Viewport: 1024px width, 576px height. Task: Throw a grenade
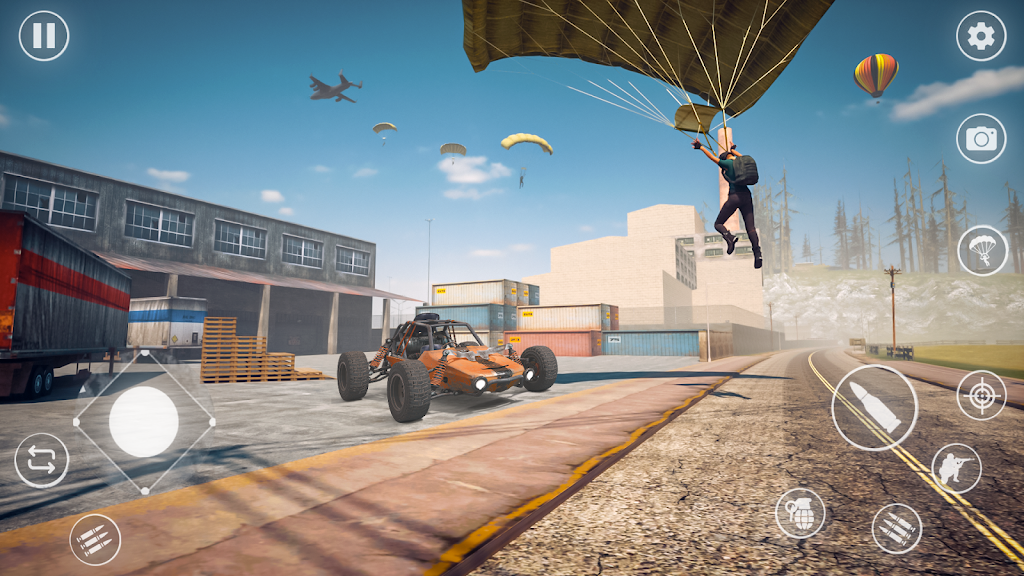pos(800,513)
